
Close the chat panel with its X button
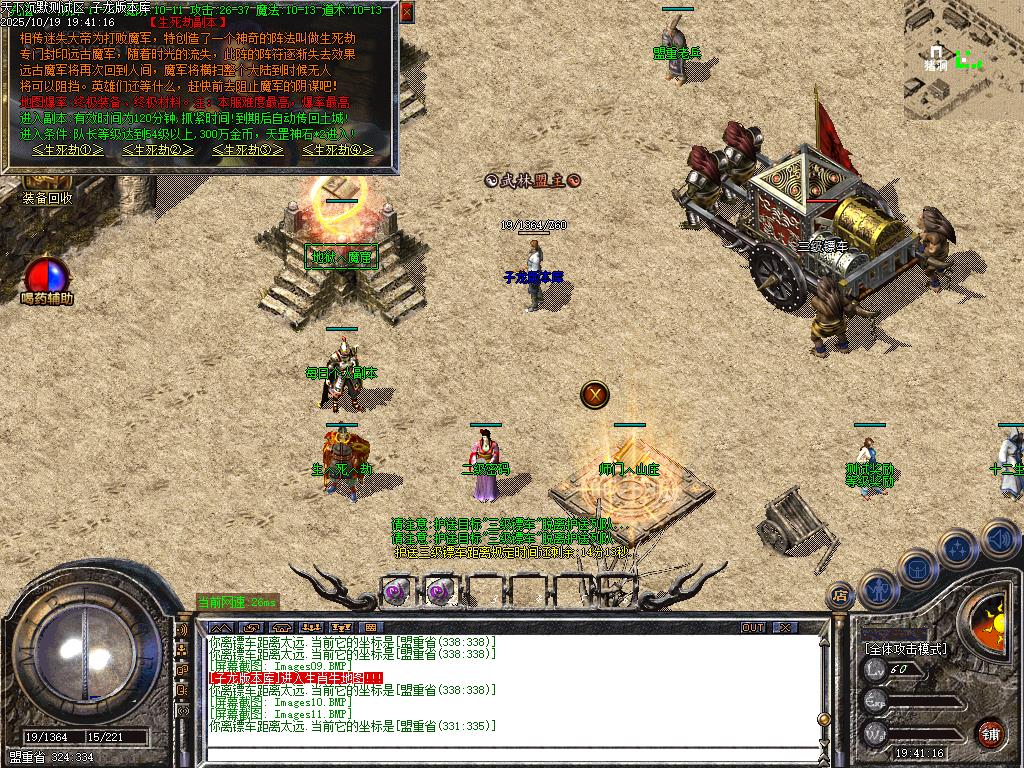[786, 627]
